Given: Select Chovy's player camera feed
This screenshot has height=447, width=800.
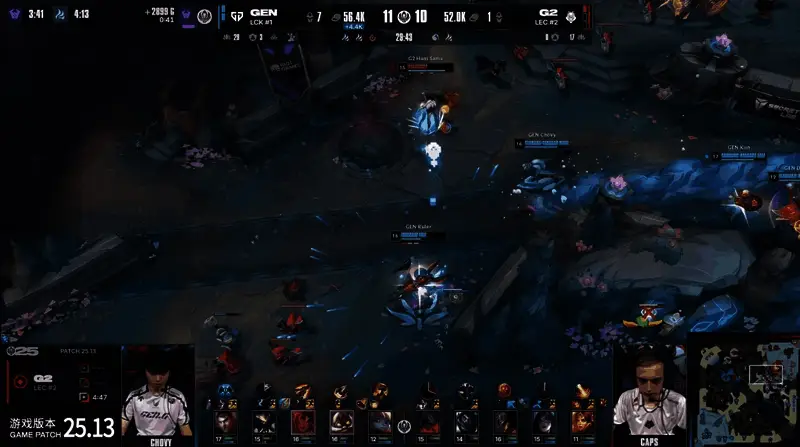Looking at the screenshot, I should [157, 390].
